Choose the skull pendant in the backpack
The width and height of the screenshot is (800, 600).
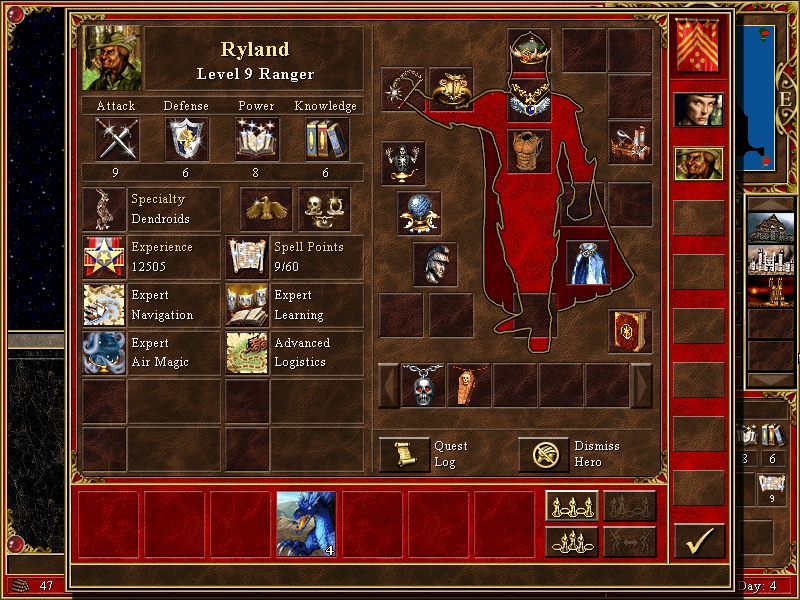(423, 385)
